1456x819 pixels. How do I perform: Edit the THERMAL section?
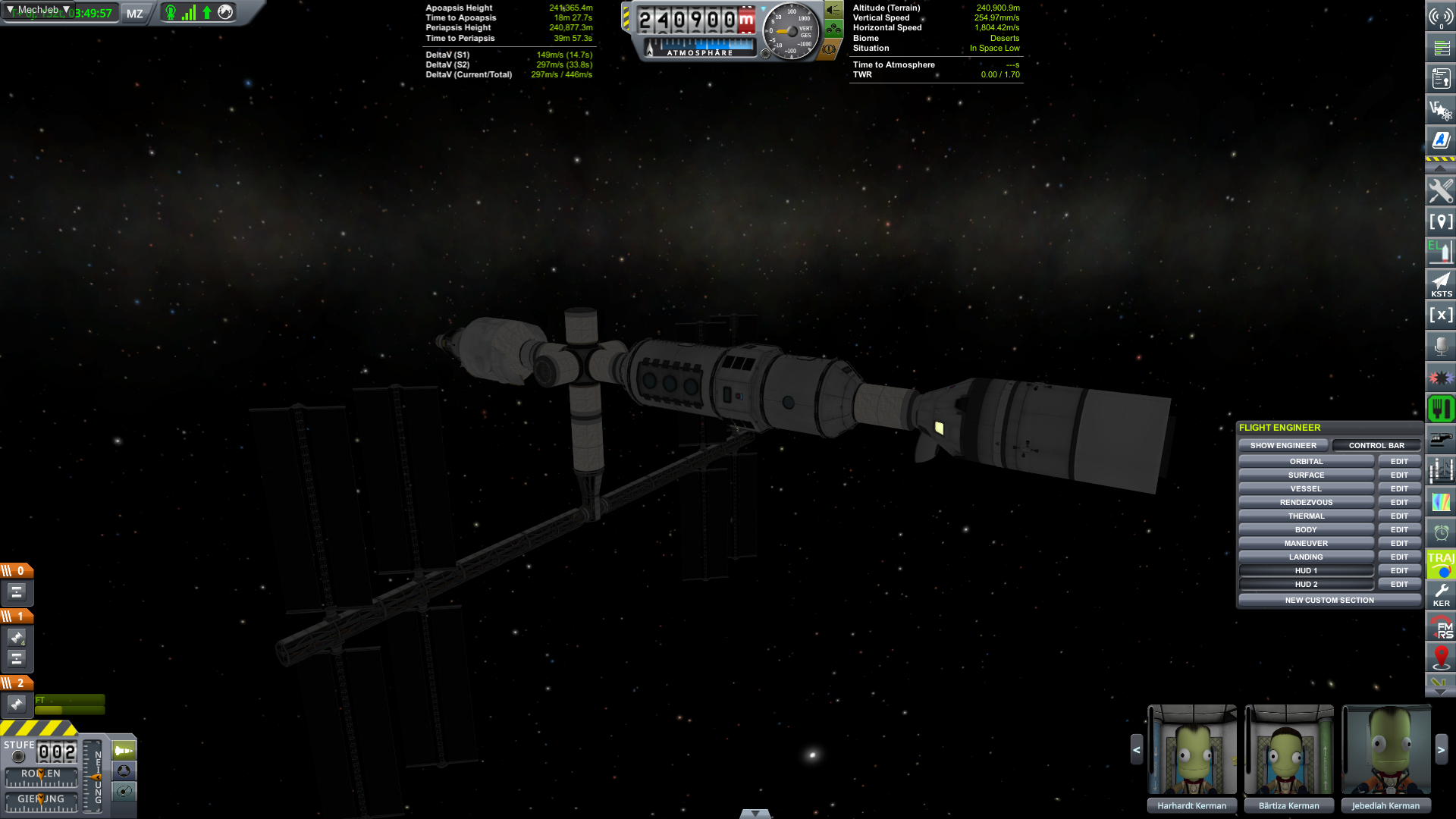click(x=1399, y=516)
